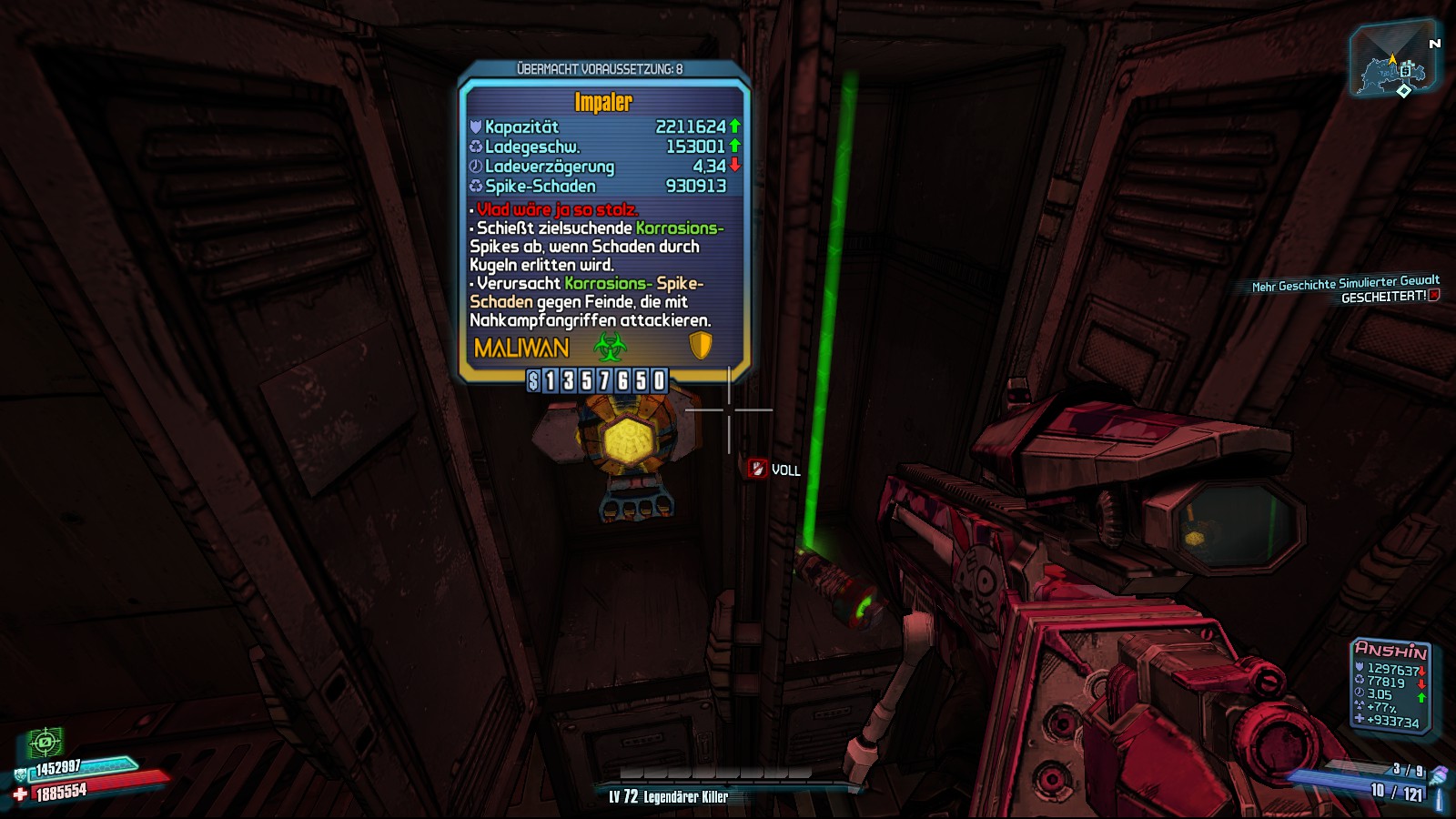1456x819 pixels.
Task: Click the Anshin equipped shield comparison card
Action: pyautogui.click(x=1390, y=686)
